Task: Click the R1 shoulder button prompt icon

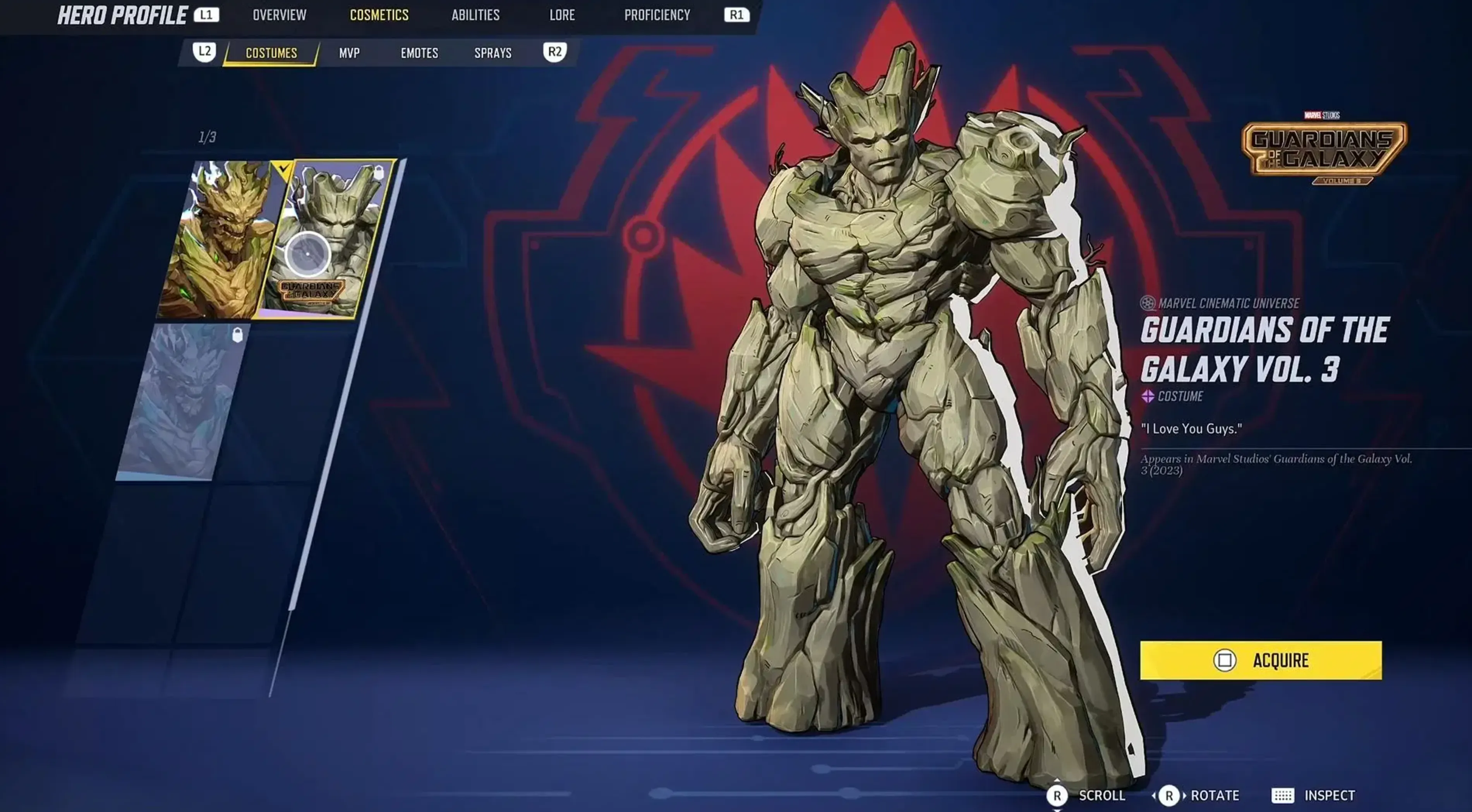Action: click(736, 15)
